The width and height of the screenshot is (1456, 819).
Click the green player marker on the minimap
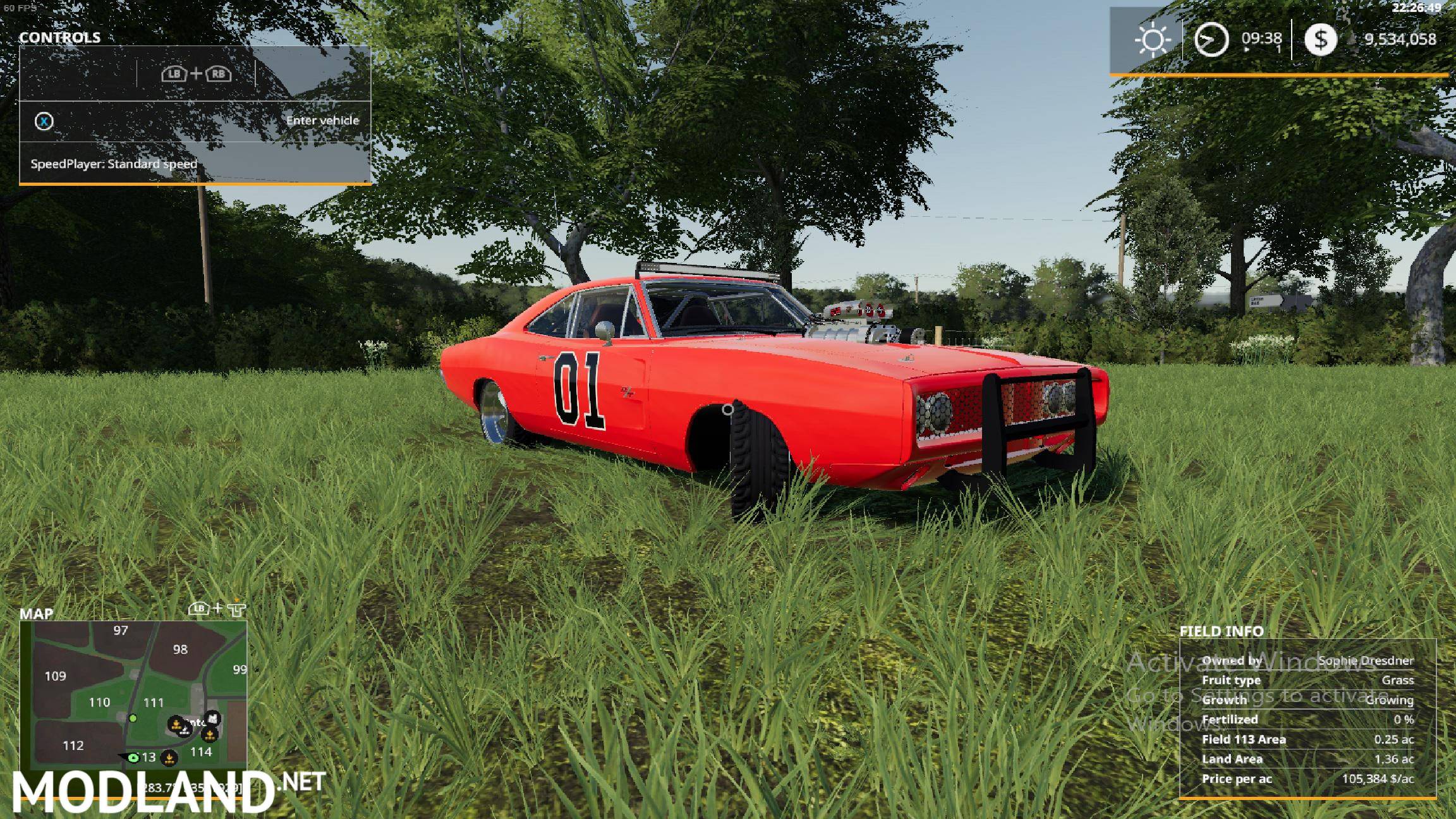133,758
